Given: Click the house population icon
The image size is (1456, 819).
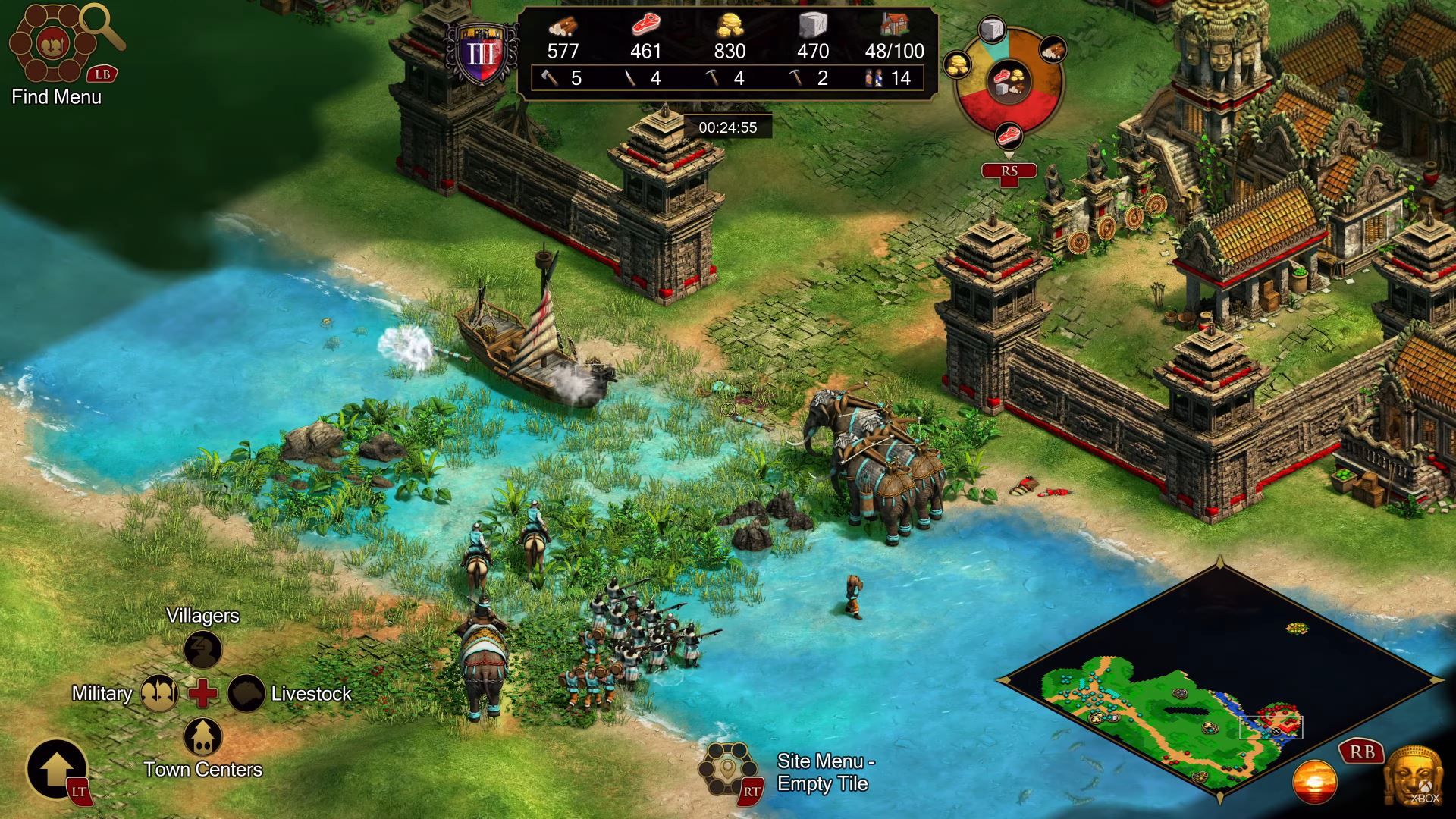Looking at the screenshot, I should (895, 26).
